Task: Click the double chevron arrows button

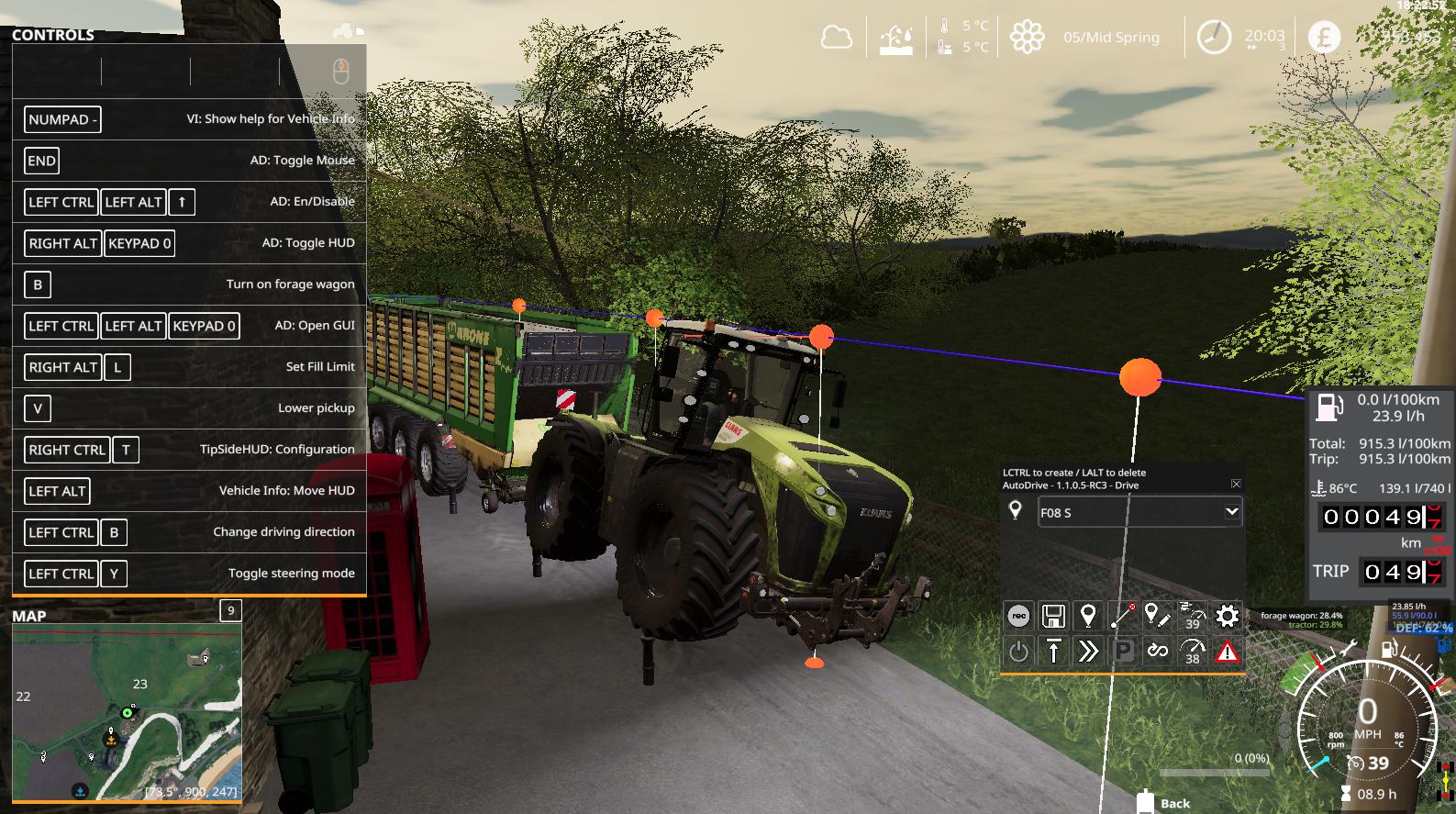Action: [1088, 652]
